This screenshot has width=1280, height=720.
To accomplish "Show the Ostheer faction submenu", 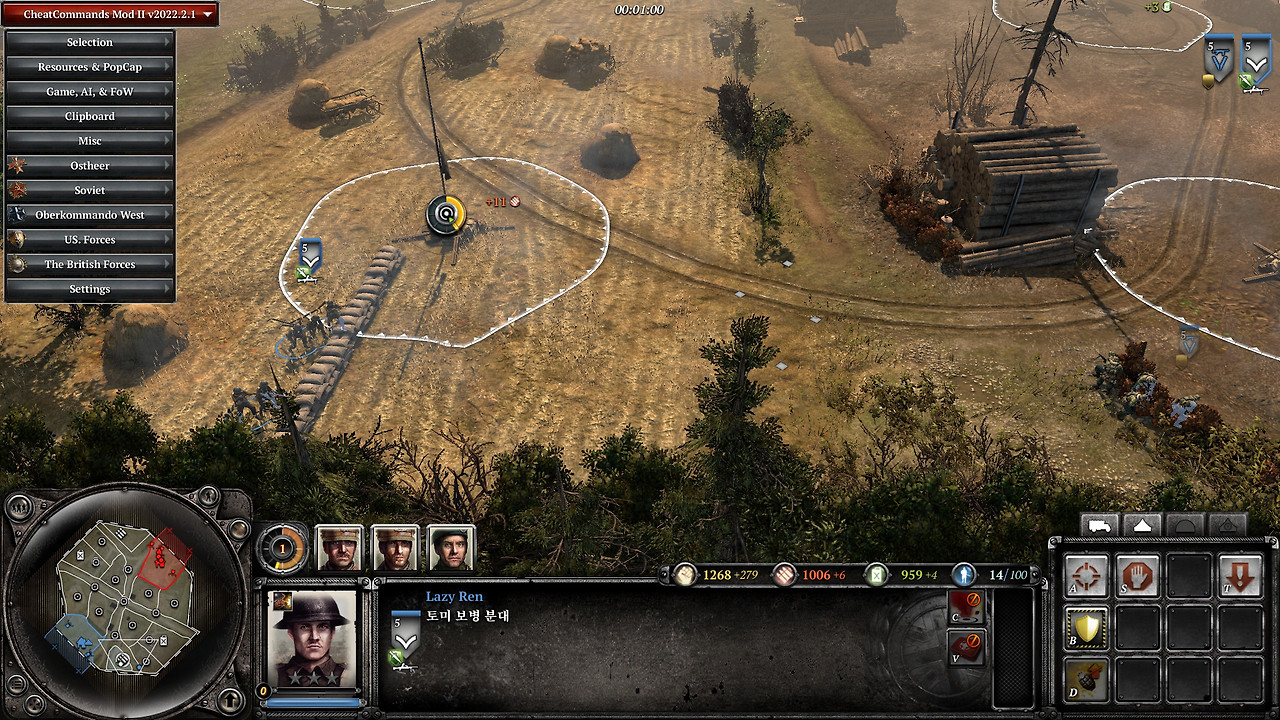I will pos(90,166).
